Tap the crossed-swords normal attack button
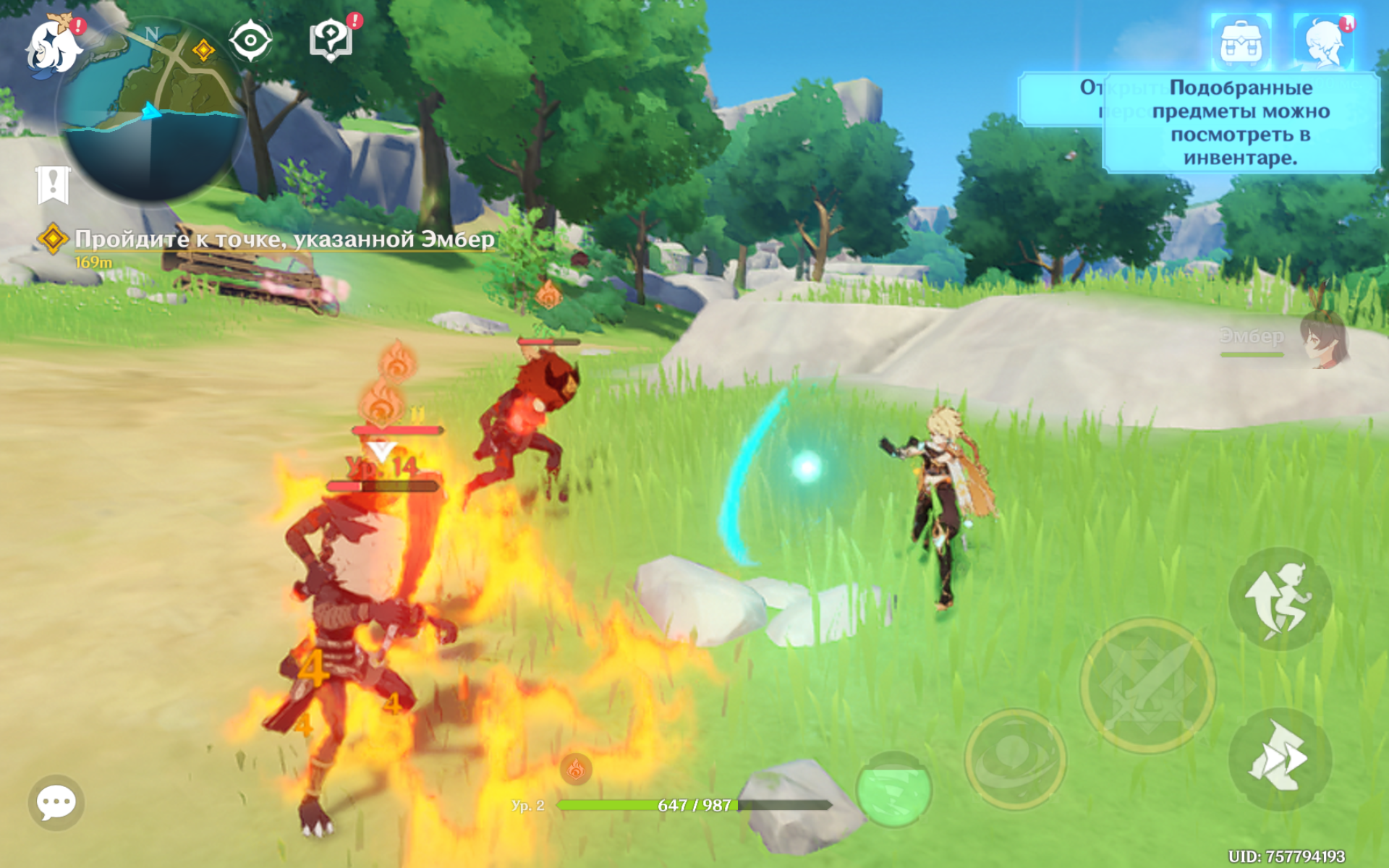 [x=1147, y=684]
